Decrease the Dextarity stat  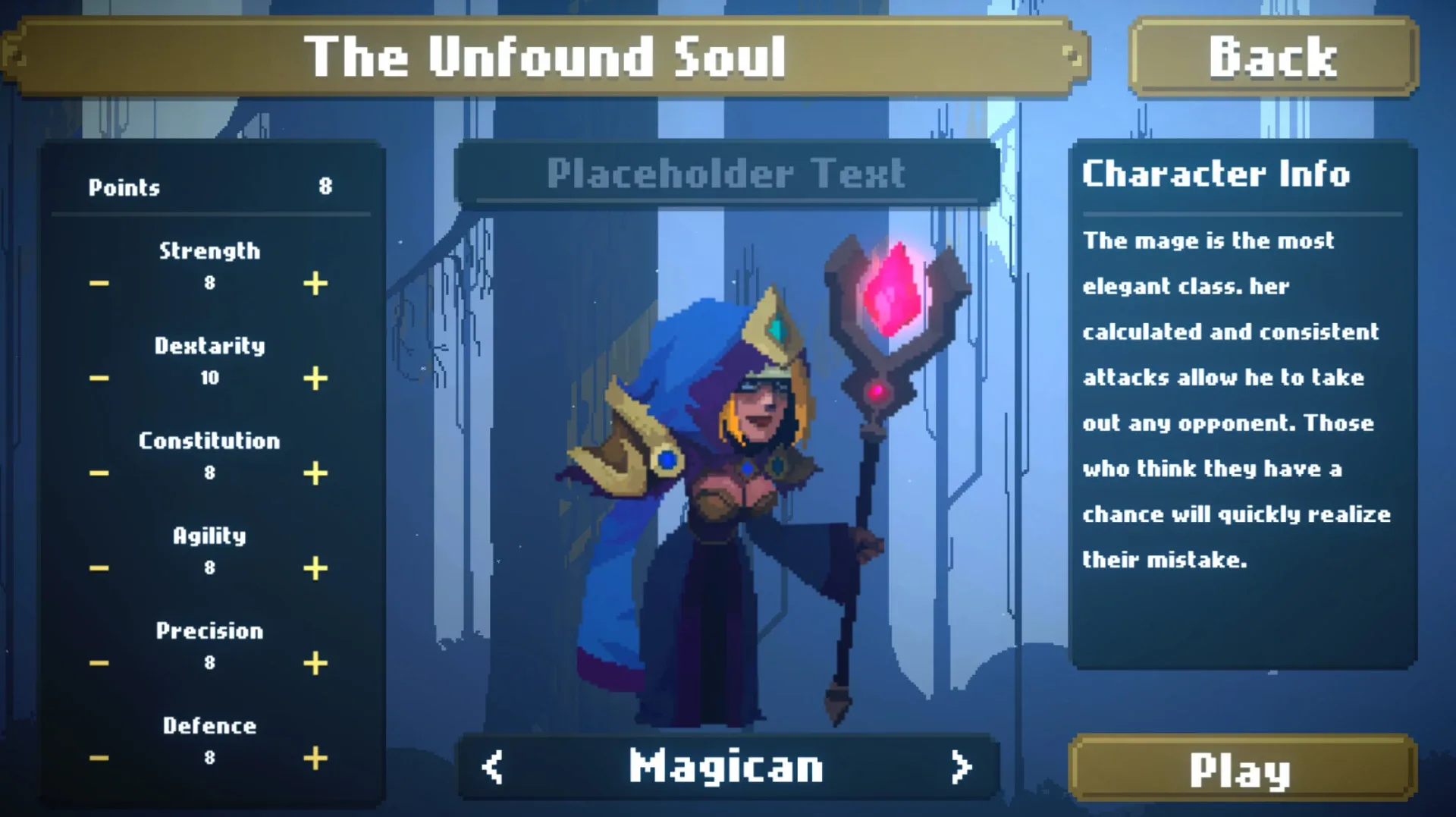click(98, 377)
